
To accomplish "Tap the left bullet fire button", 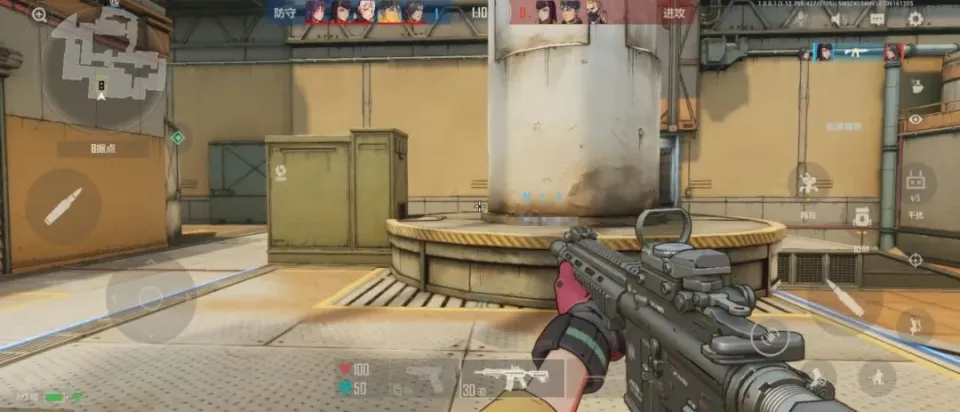I will [62, 206].
